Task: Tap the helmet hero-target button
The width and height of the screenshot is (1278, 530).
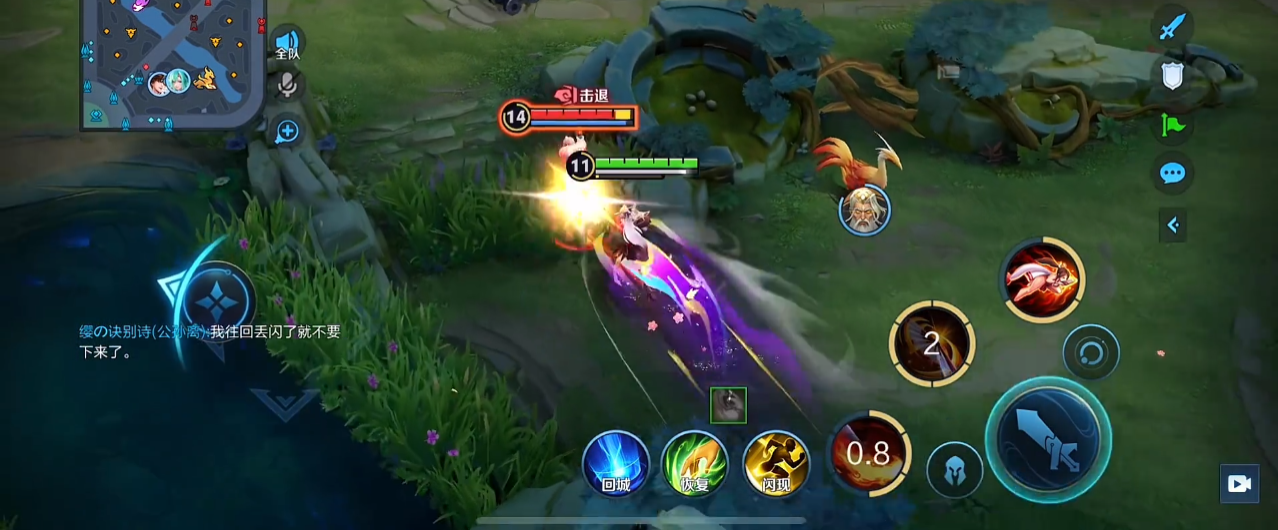Action: [954, 469]
